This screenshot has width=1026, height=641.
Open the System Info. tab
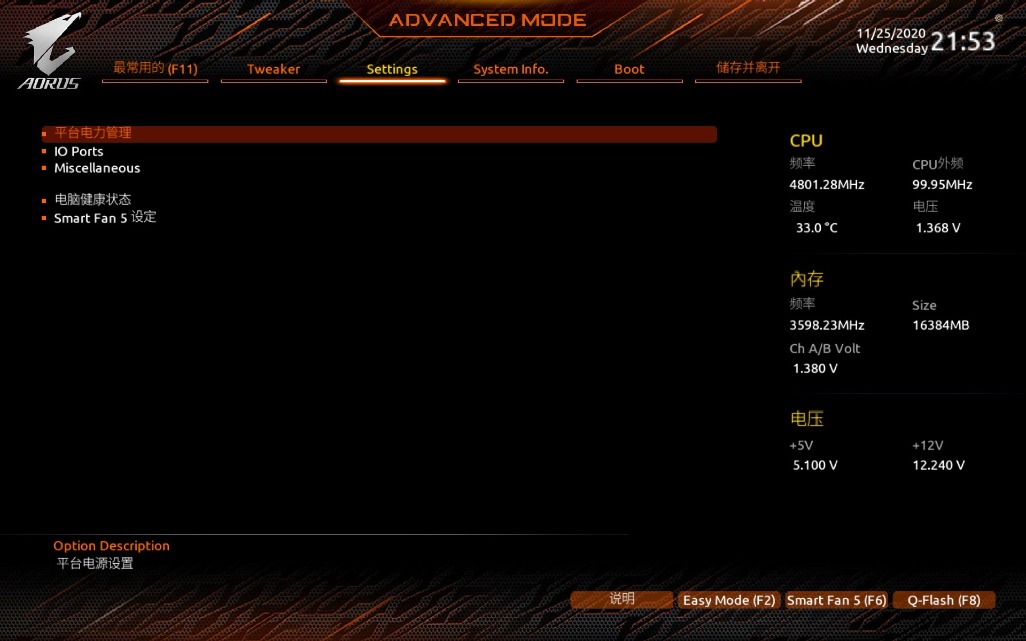[510, 69]
